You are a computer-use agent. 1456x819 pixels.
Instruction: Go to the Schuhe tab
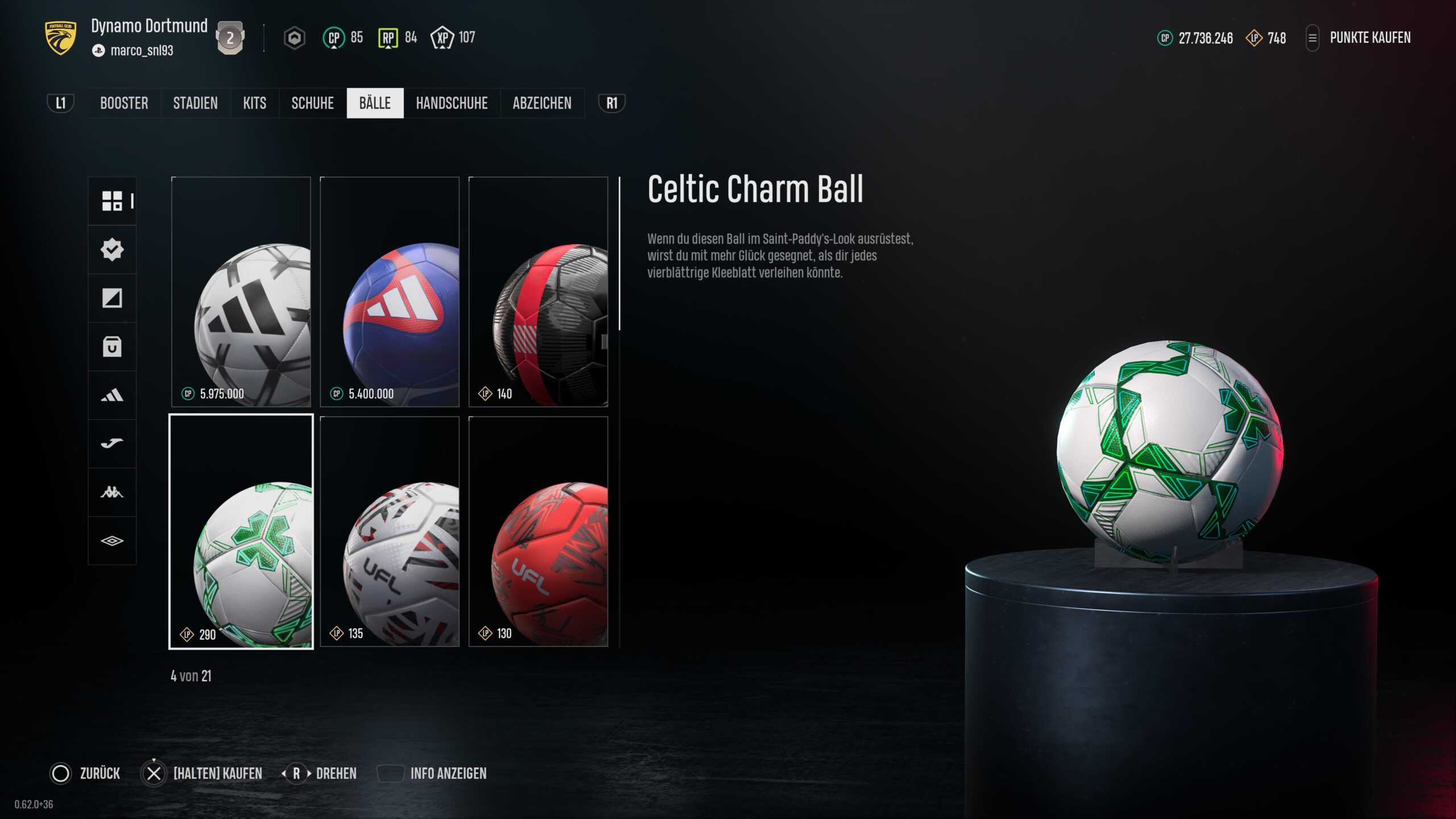pos(312,103)
